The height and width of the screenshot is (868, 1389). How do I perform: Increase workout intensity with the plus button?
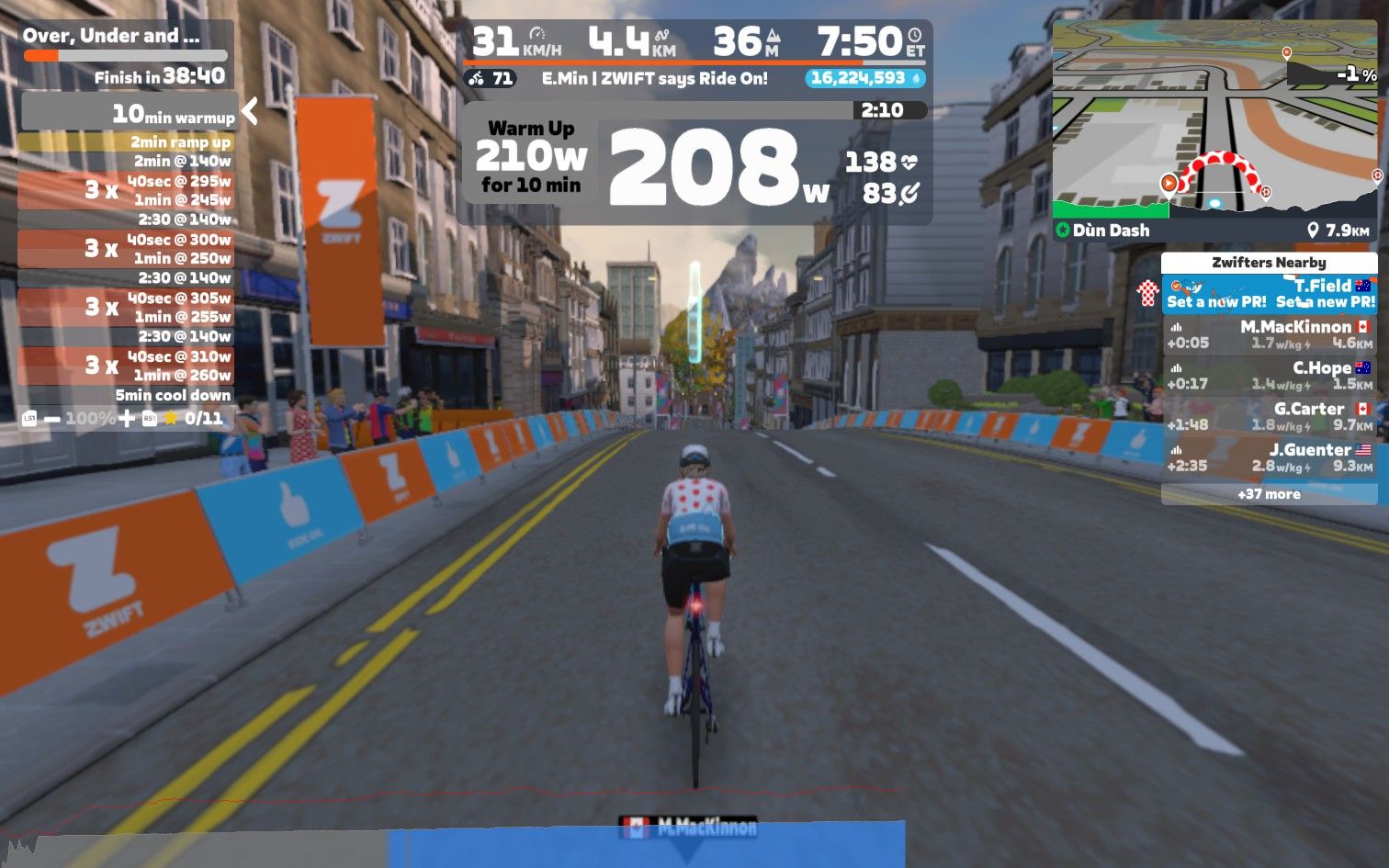(x=127, y=419)
